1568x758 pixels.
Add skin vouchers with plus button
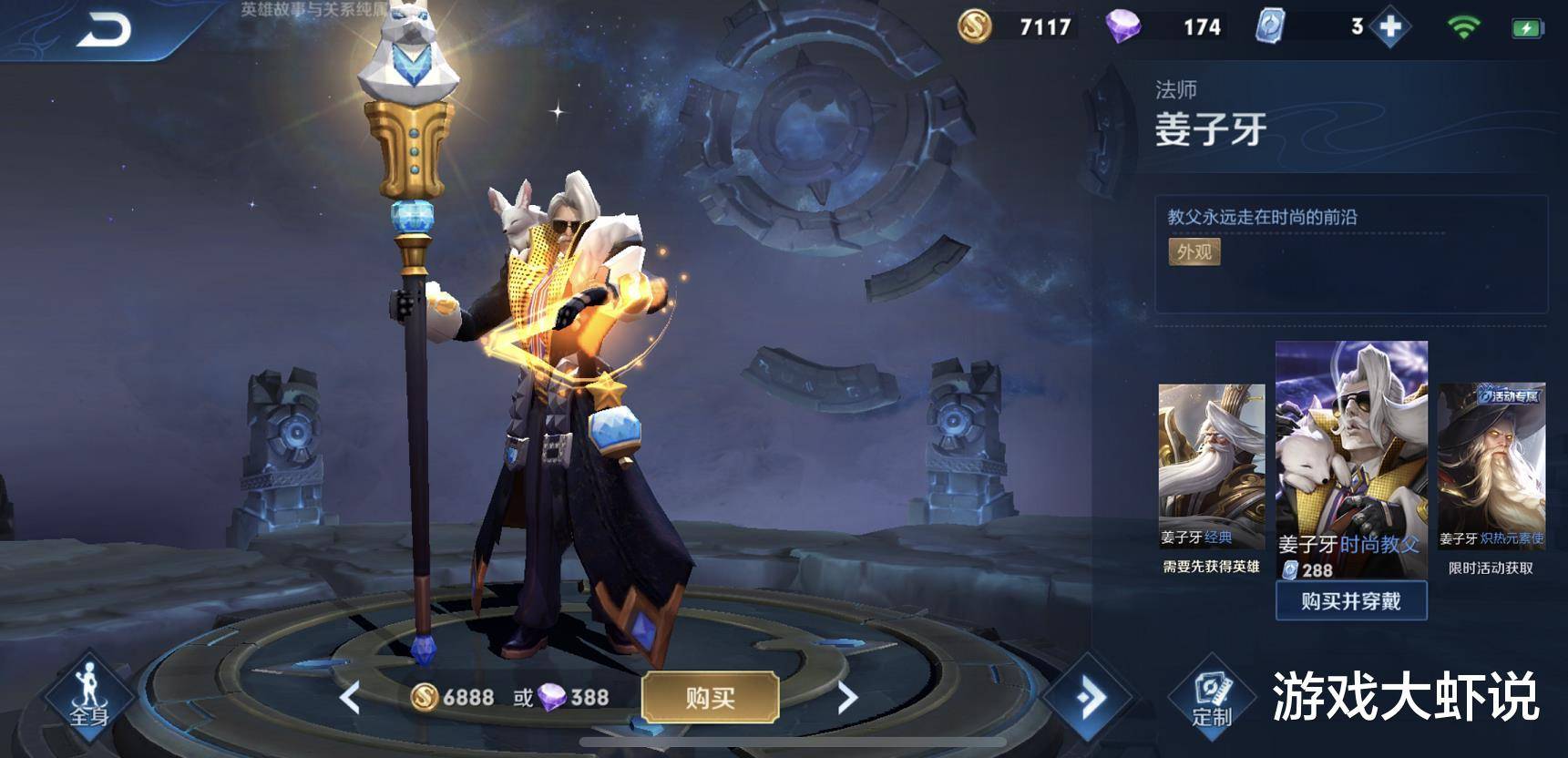[x=1390, y=27]
